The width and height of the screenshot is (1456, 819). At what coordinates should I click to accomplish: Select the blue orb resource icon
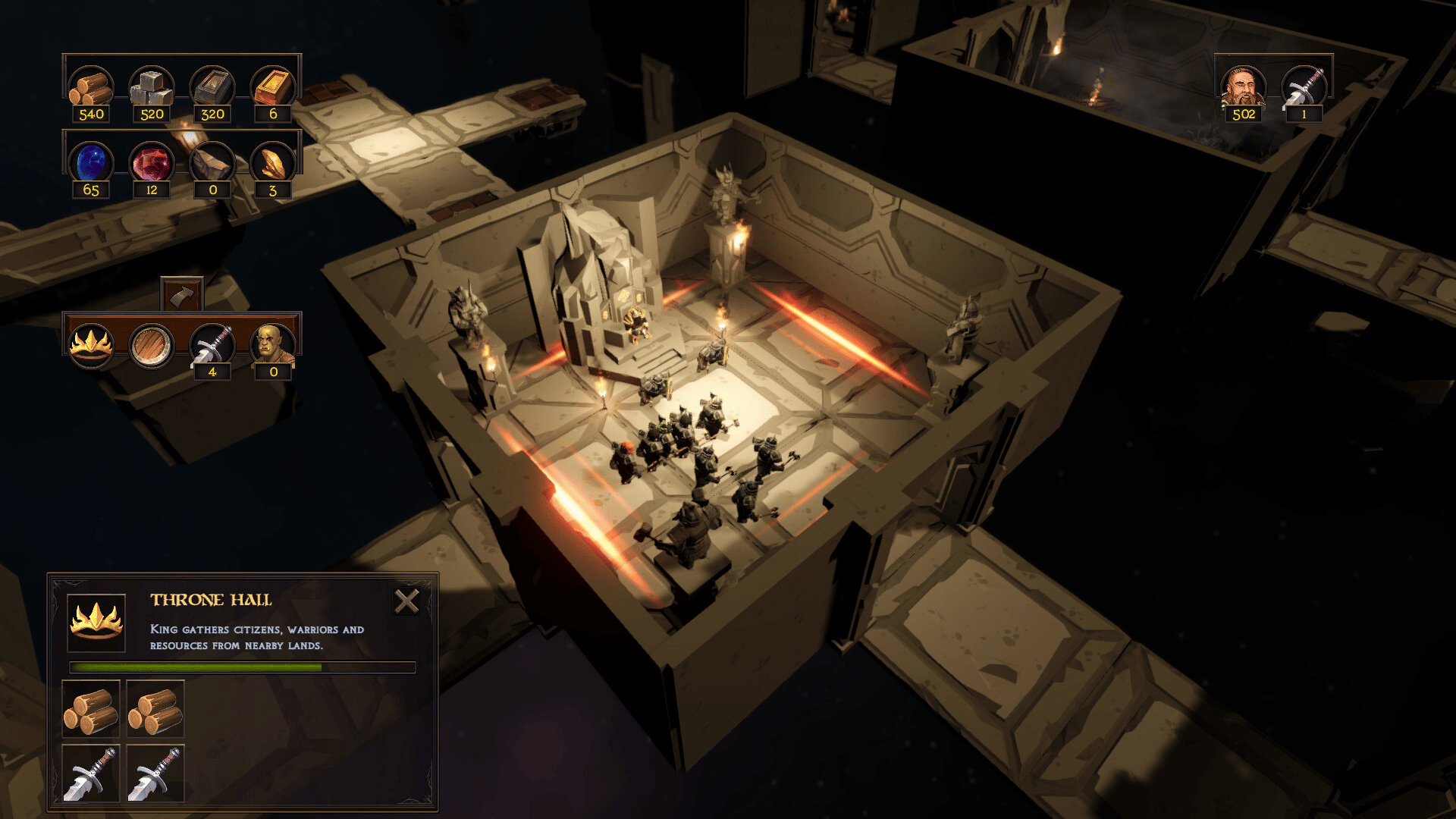(x=91, y=163)
